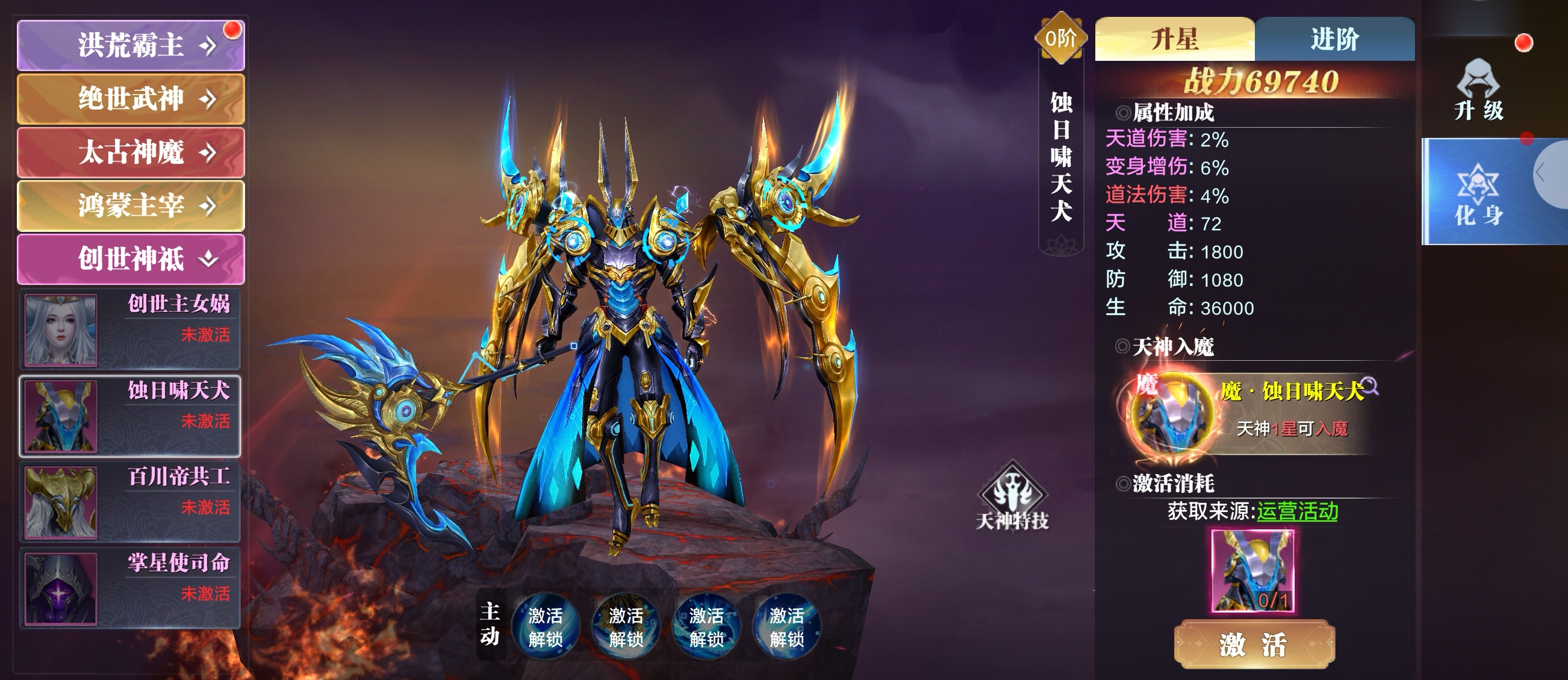This screenshot has width=1568, height=680.
Task: Choose the 蚀日啸天犬 list entry
Action: click(130, 416)
